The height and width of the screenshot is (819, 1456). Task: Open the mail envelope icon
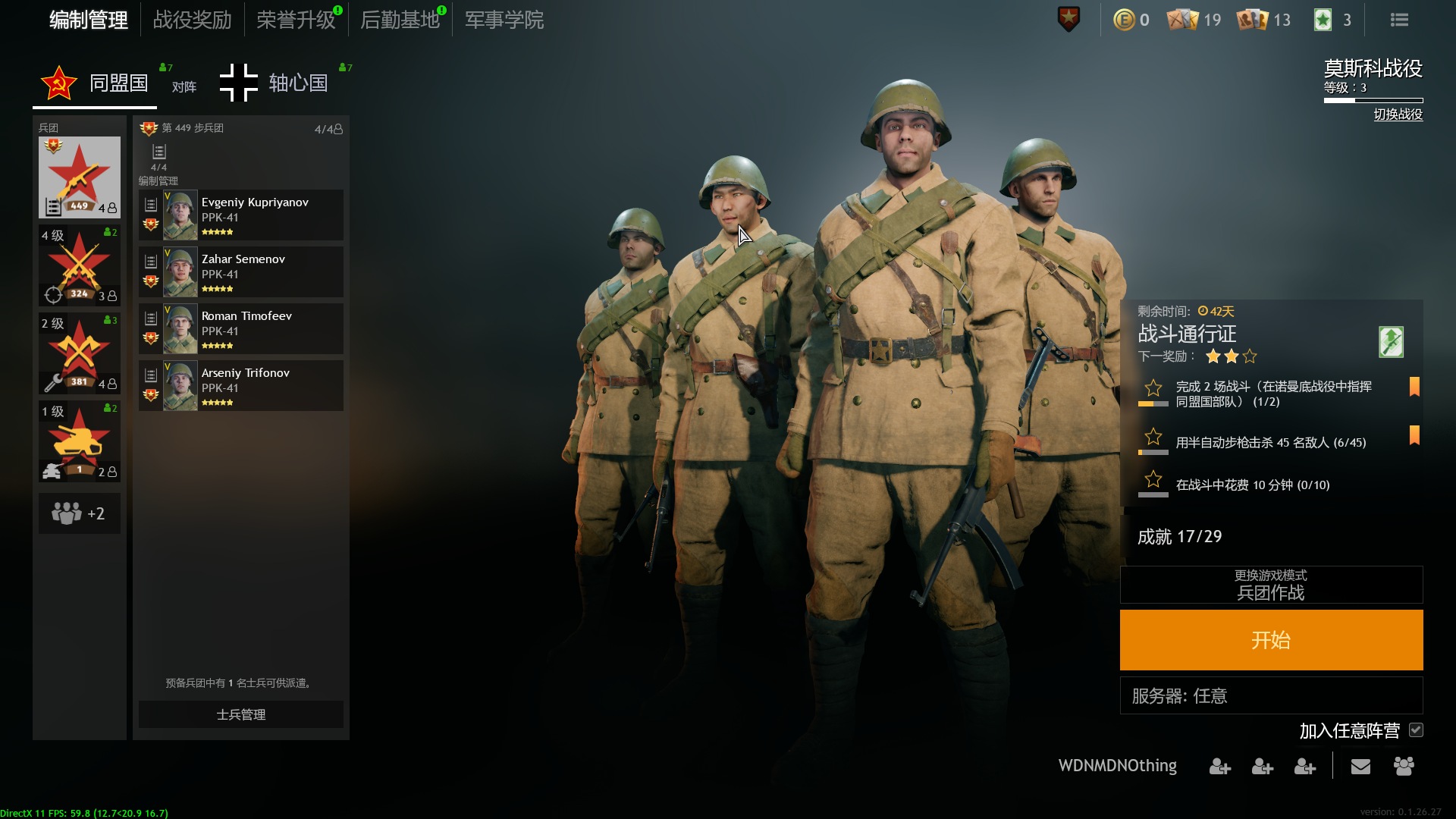pyautogui.click(x=1360, y=767)
